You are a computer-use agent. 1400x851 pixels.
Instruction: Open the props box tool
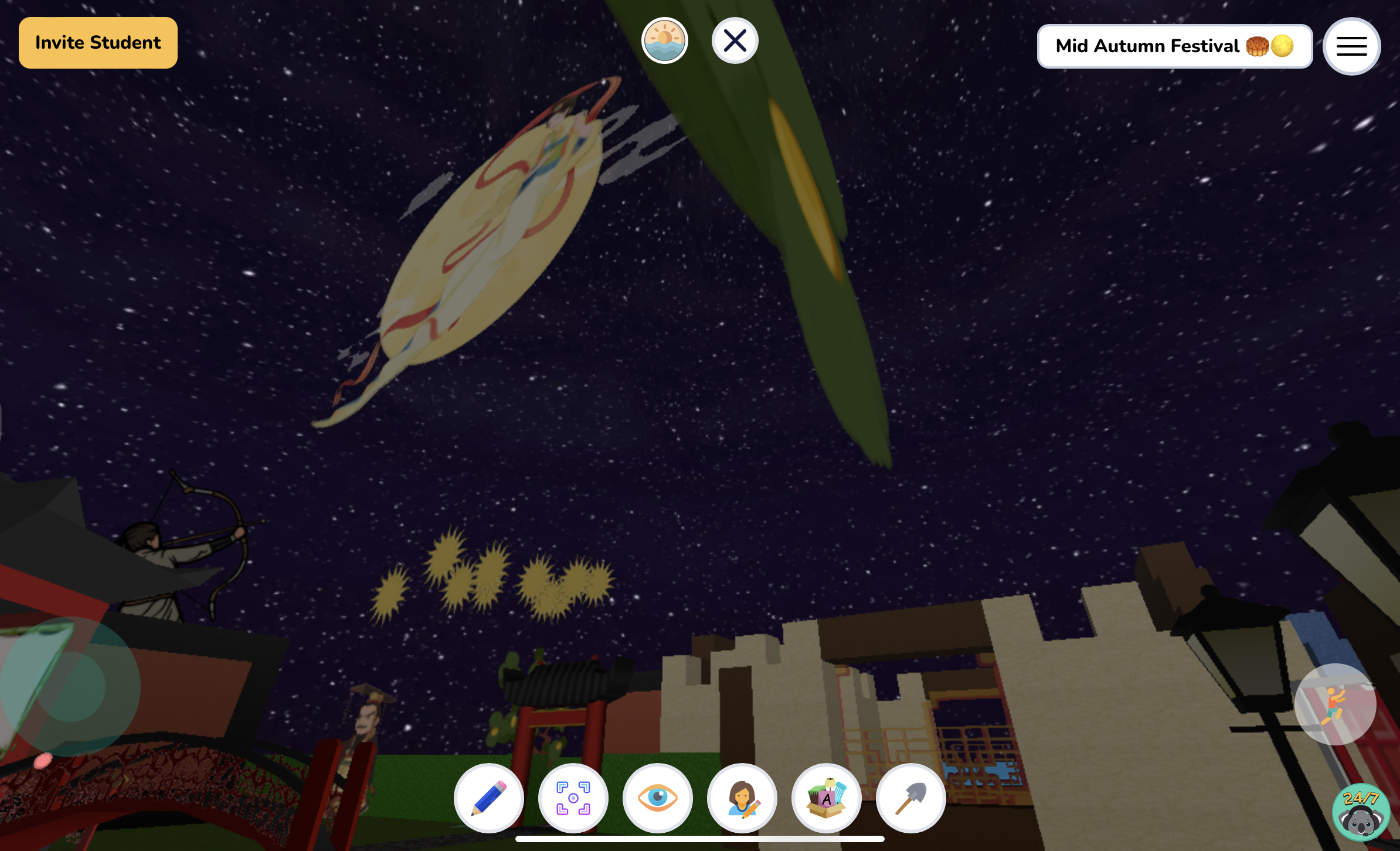pyautogui.click(x=827, y=799)
